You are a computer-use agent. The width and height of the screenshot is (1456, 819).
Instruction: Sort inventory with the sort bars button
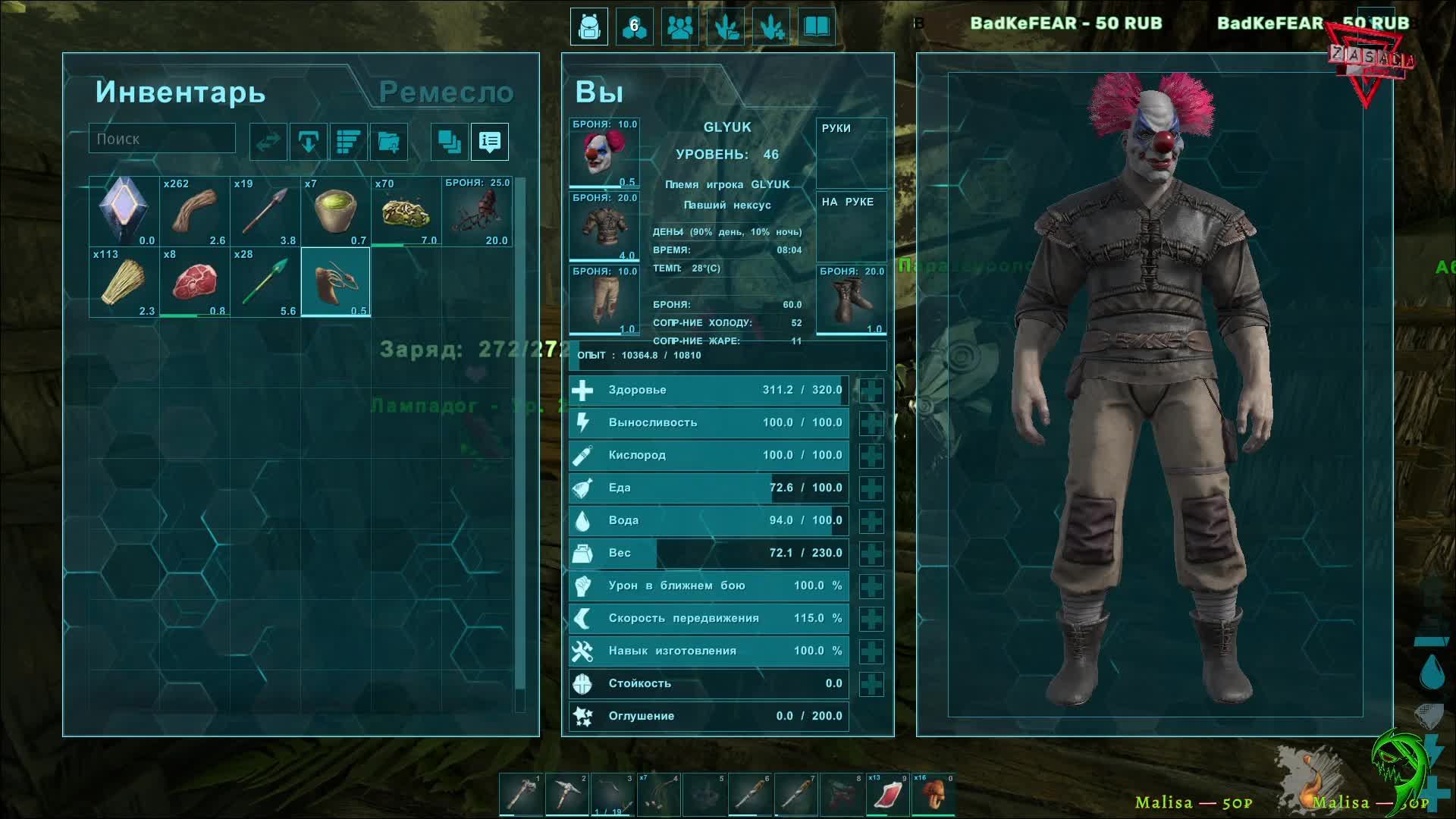point(348,142)
